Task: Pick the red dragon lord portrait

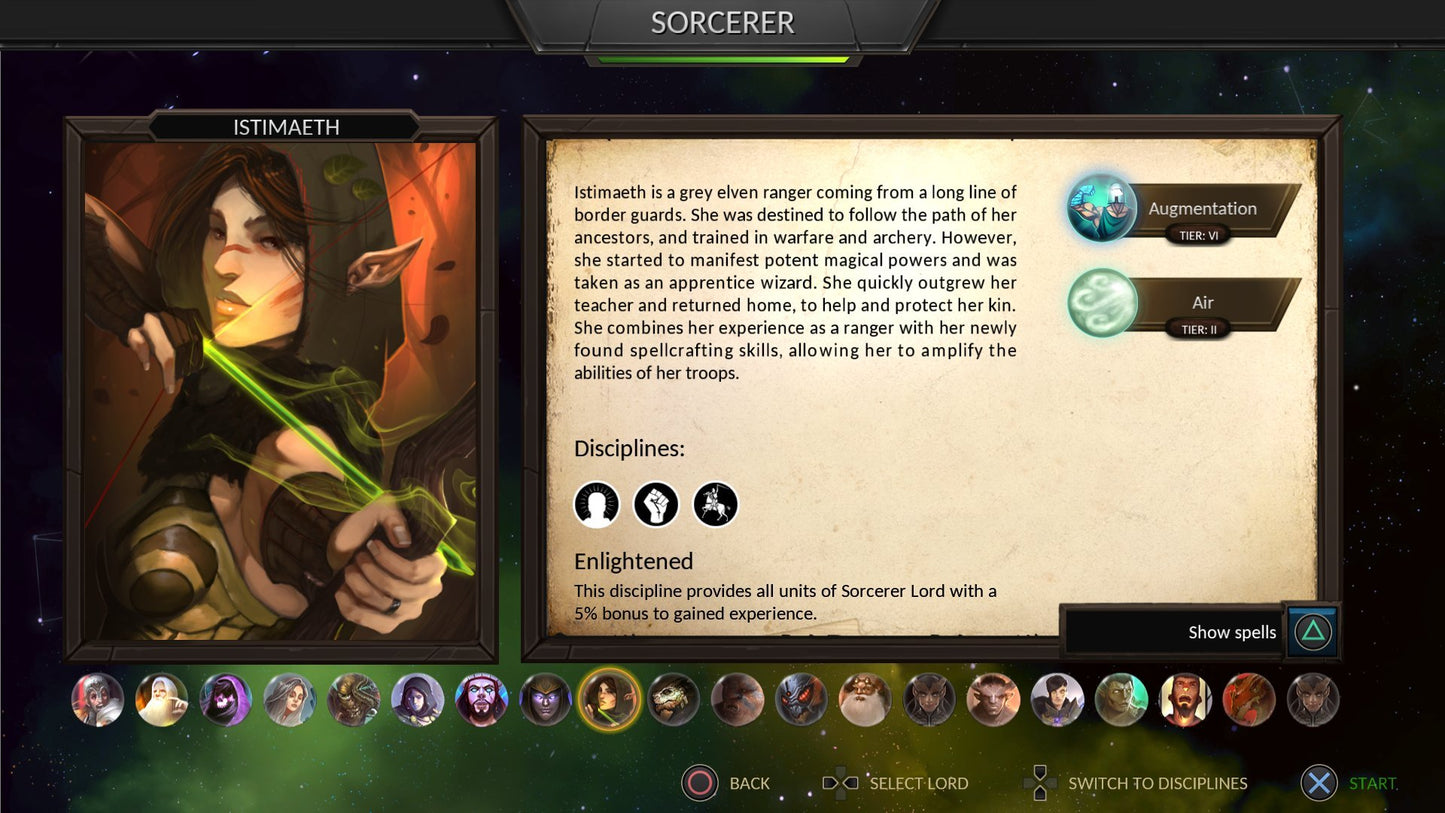Action: (1249, 699)
